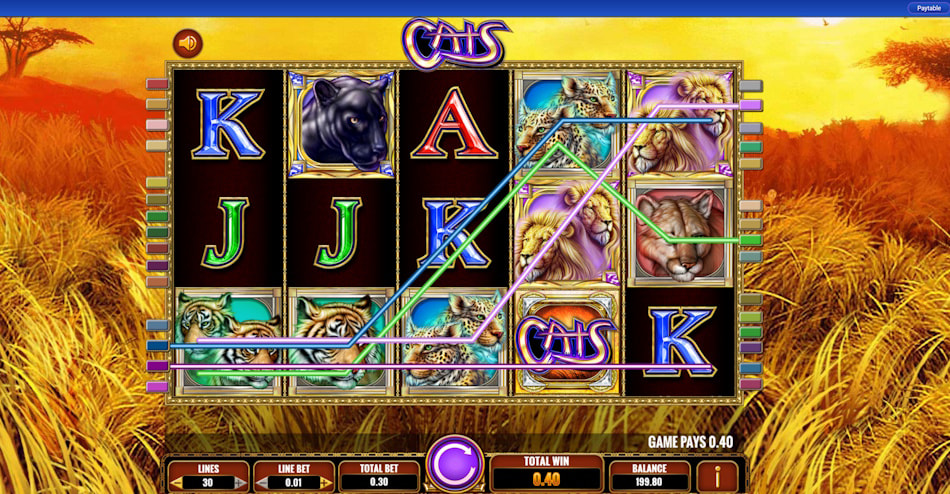The image size is (950, 494).
Task: Raise the line bet amount
Action: point(326,483)
